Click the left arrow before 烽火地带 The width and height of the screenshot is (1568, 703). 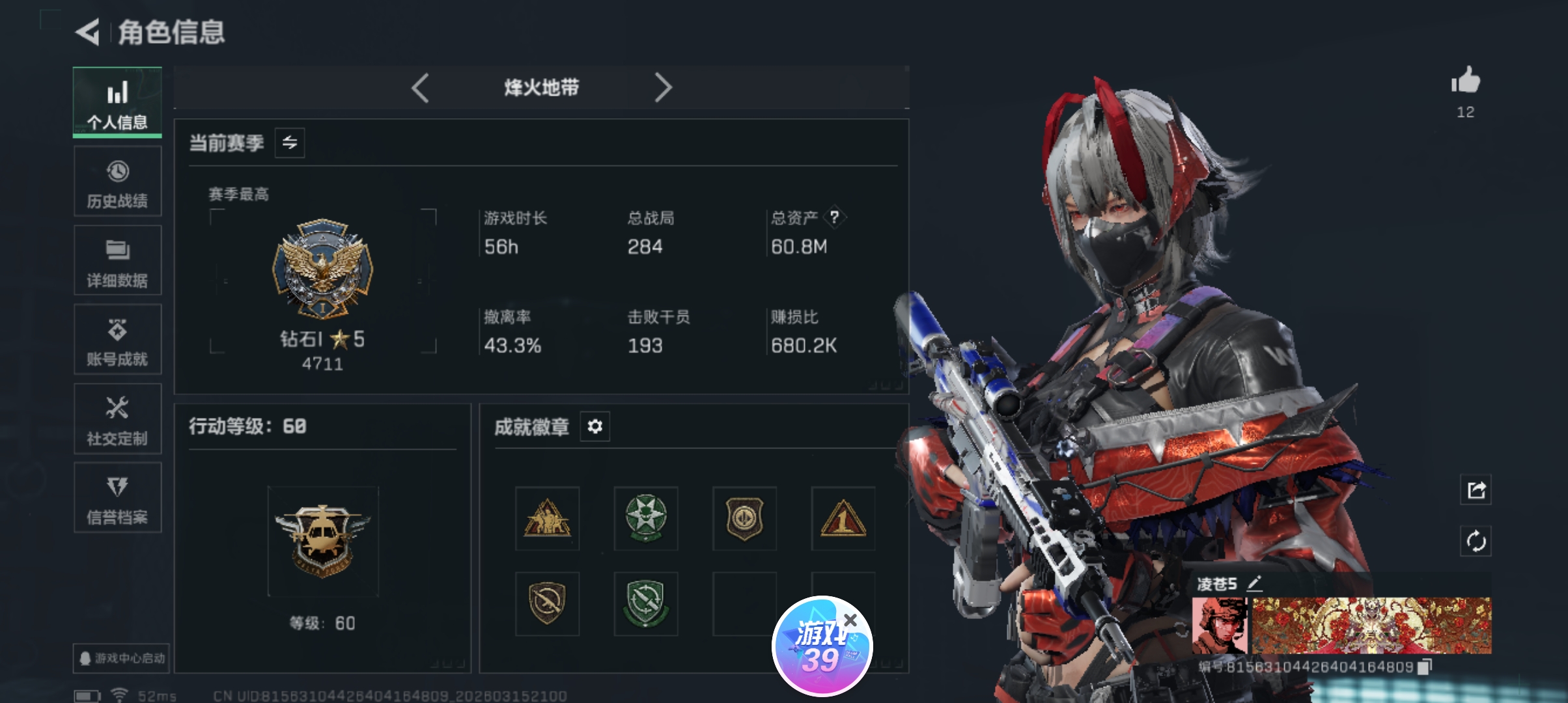[x=420, y=89]
